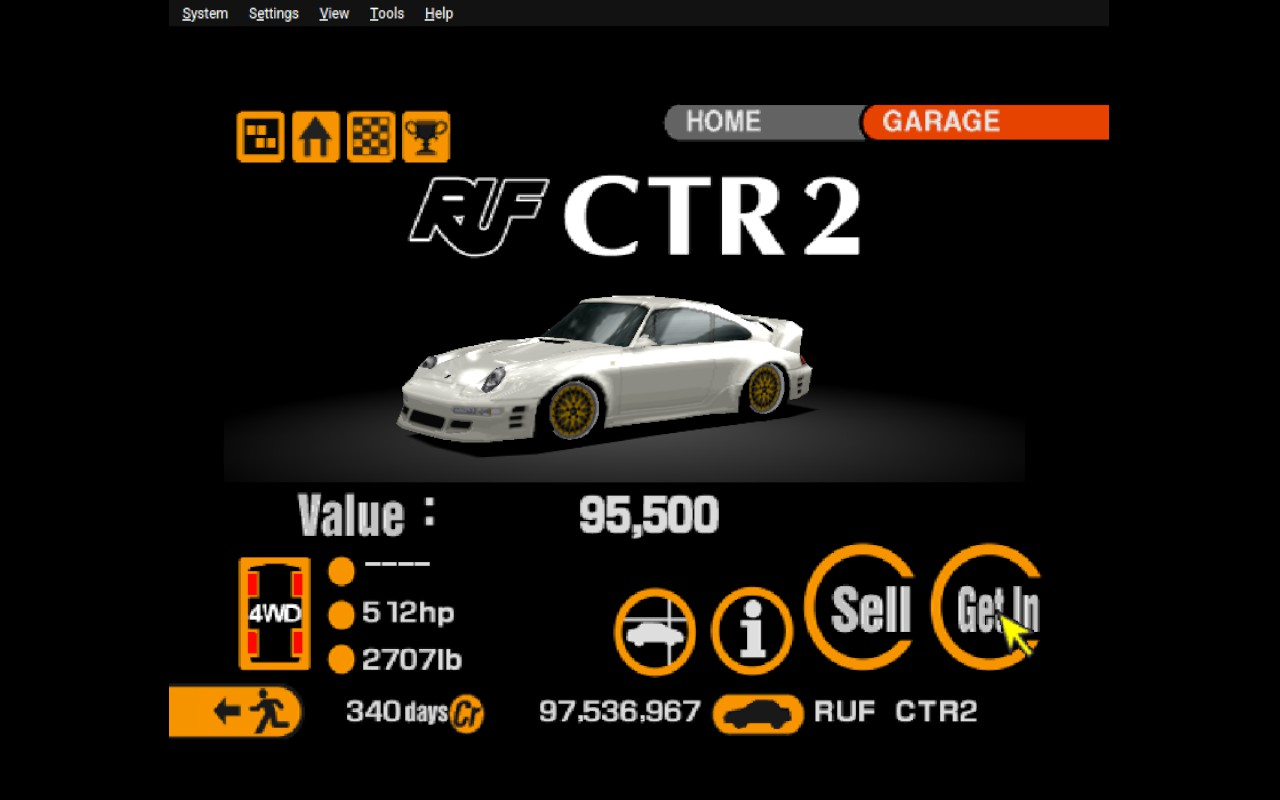Open the System menu
The image size is (1280, 800).
pos(205,13)
